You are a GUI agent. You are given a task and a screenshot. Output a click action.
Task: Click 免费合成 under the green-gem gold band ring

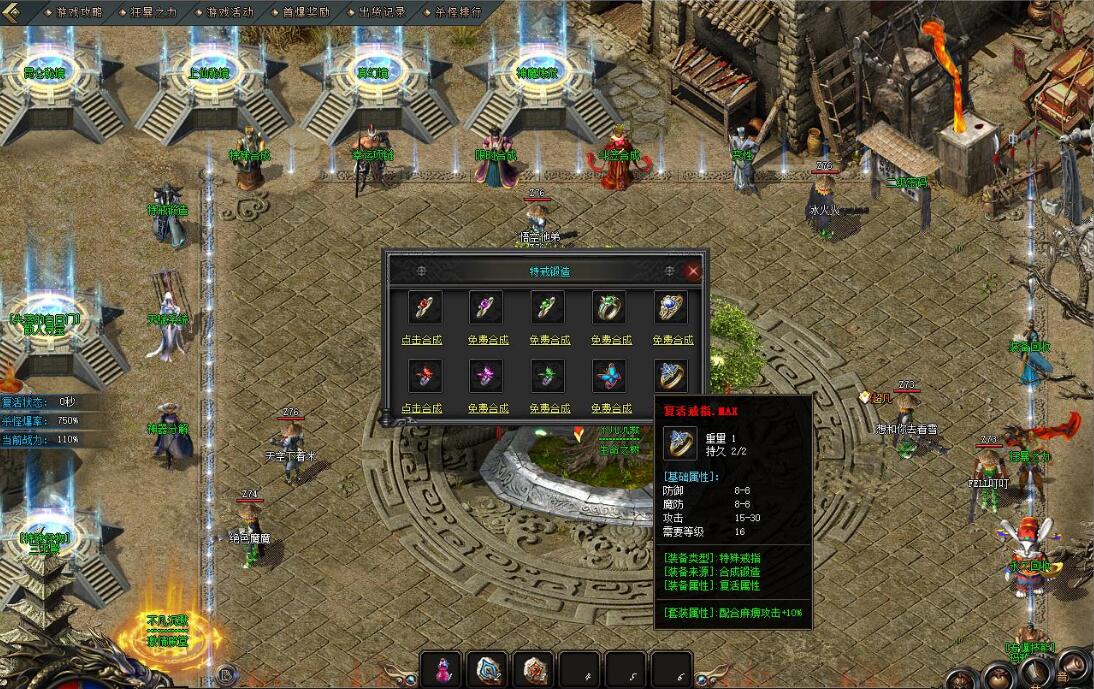point(609,340)
